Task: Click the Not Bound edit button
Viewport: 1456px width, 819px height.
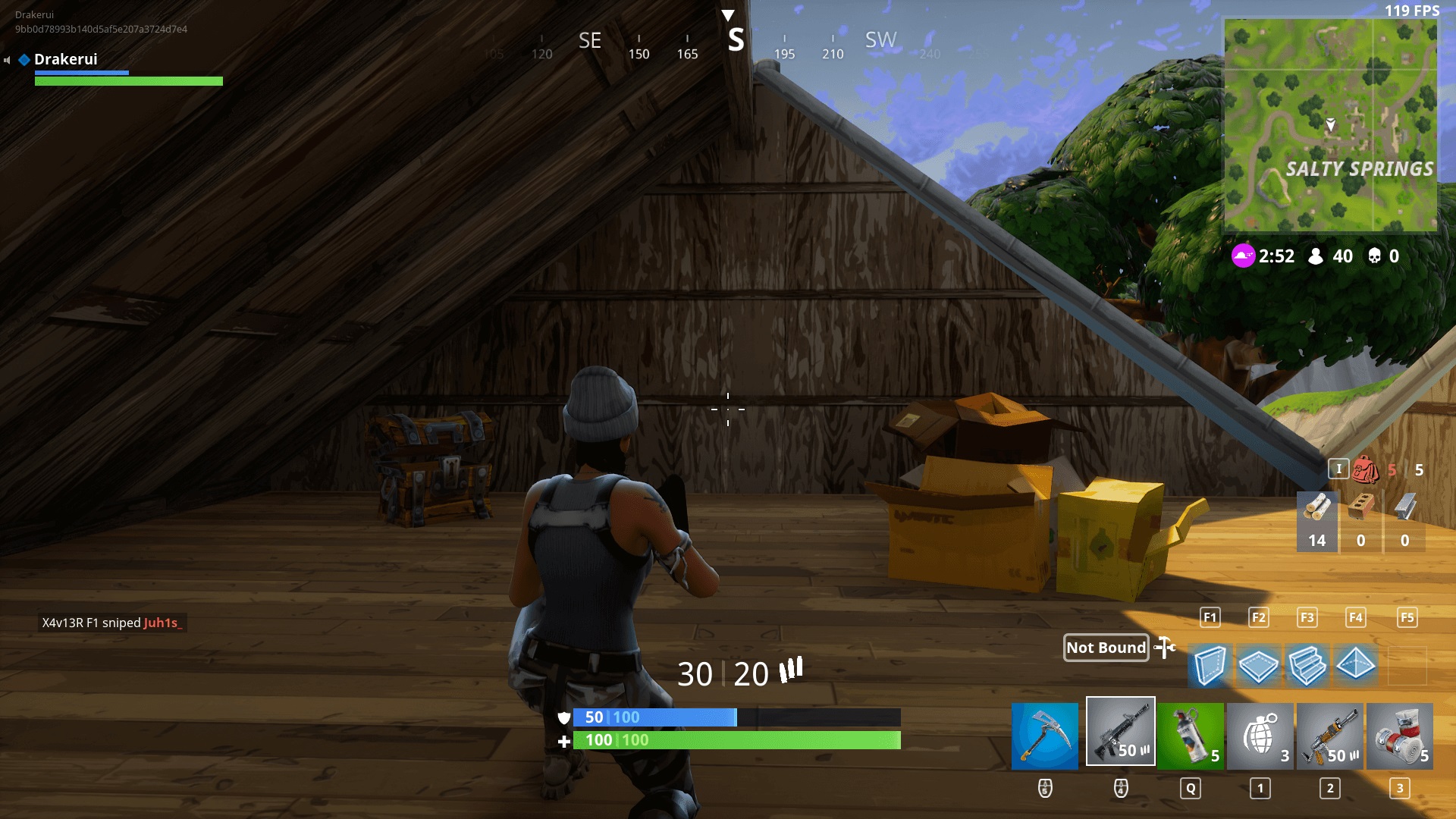Action: click(1106, 648)
